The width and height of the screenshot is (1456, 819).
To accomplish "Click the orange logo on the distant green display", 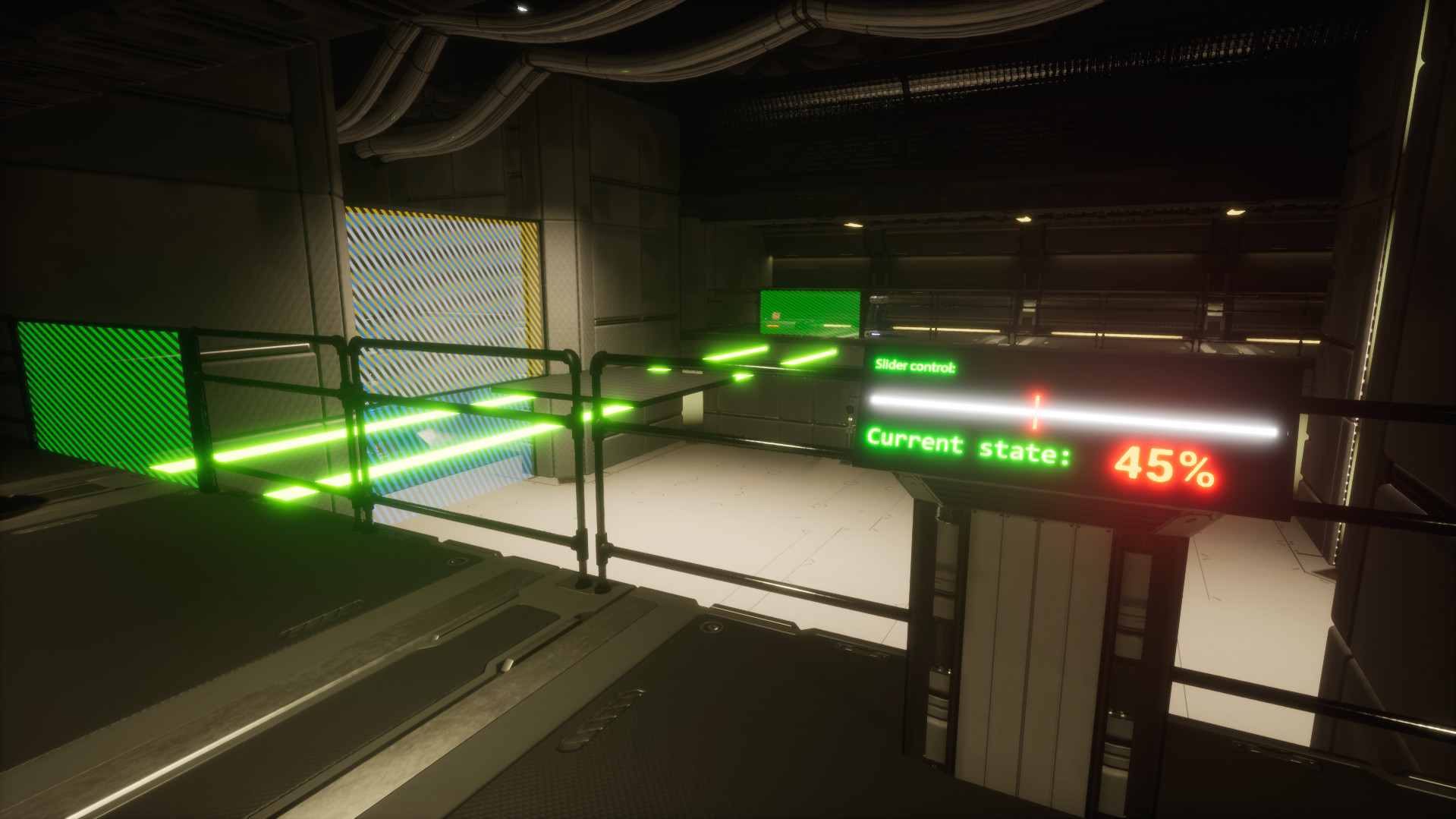I will pyautogui.click(x=775, y=314).
